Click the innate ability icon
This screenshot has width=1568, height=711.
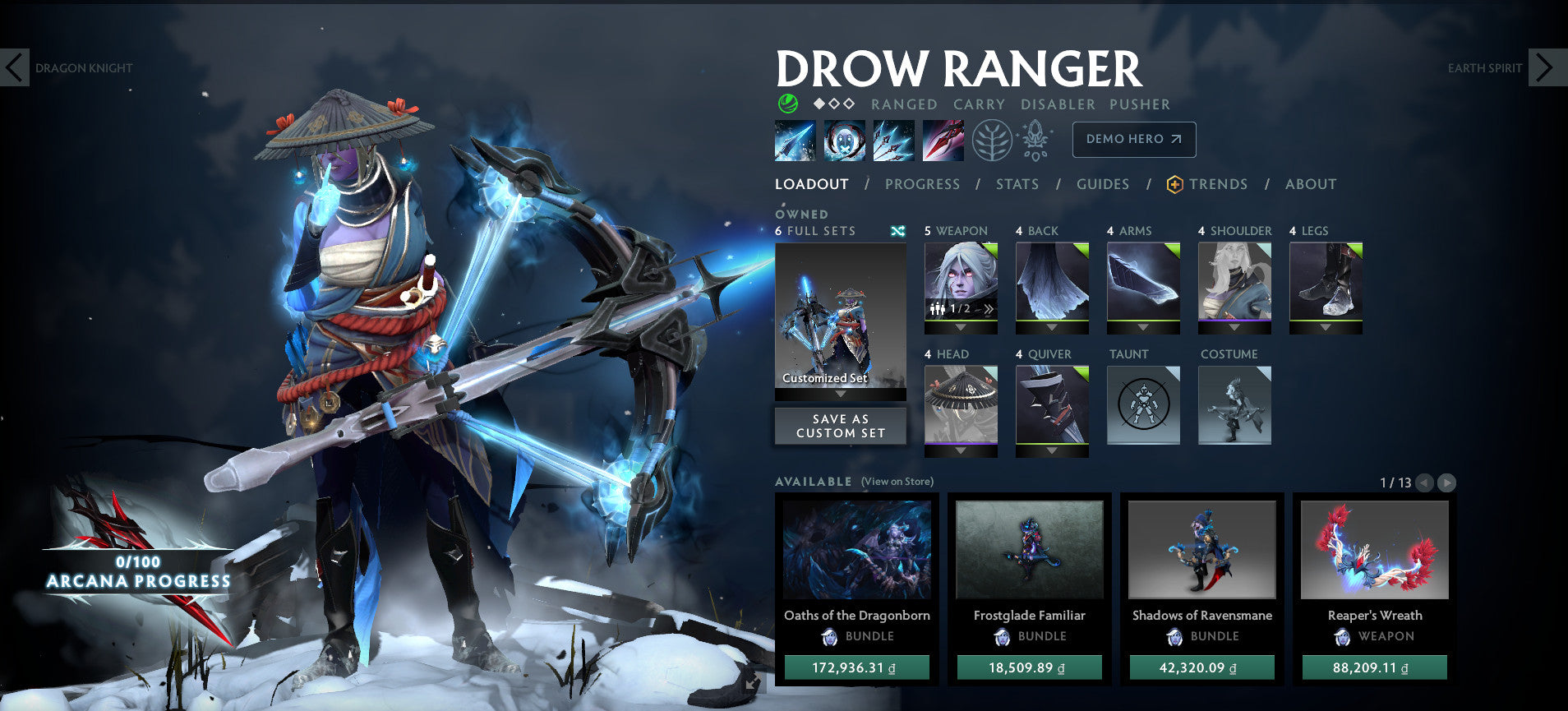tap(1035, 140)
